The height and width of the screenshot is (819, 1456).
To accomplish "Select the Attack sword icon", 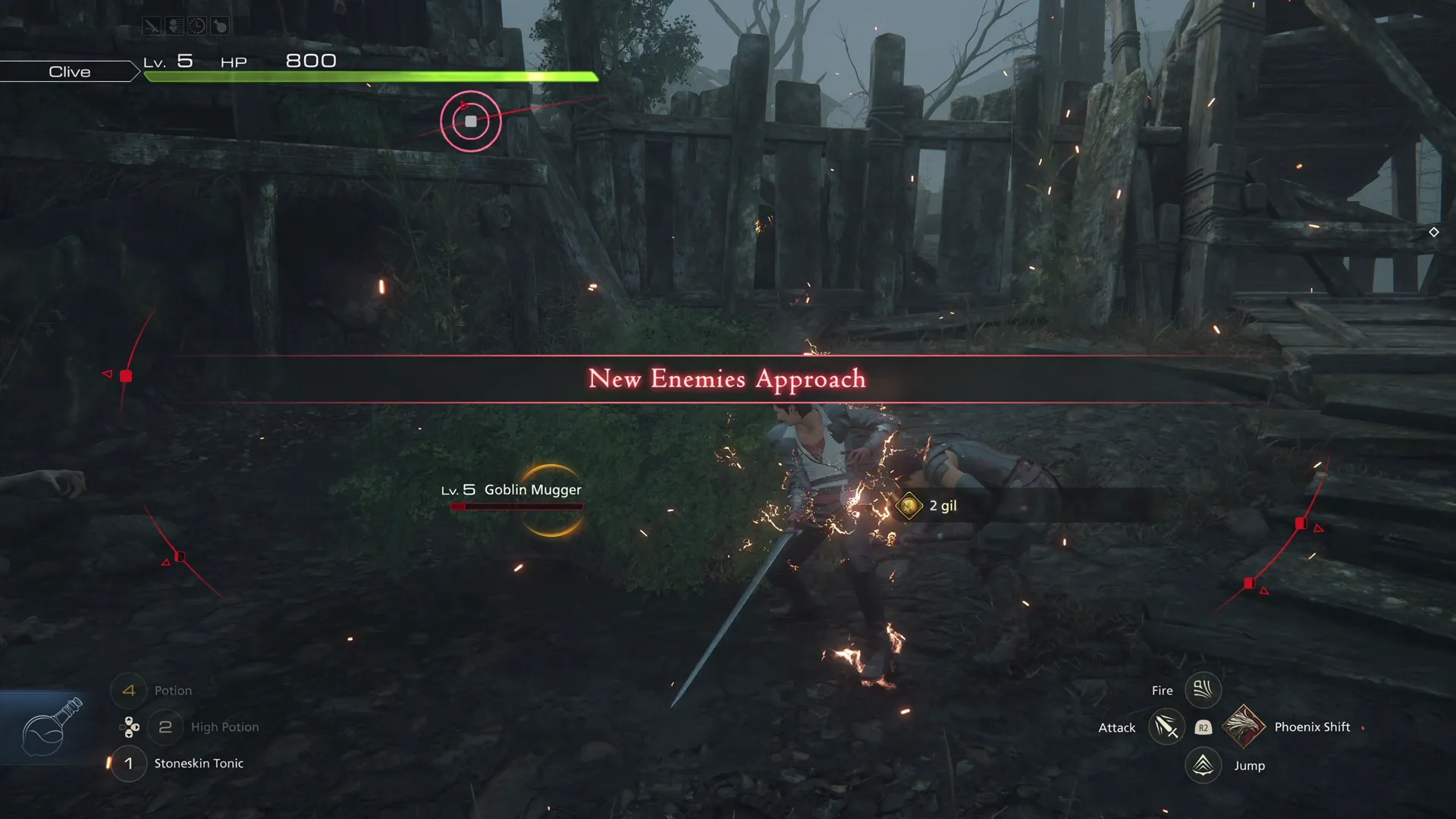I will point(1166,726).
